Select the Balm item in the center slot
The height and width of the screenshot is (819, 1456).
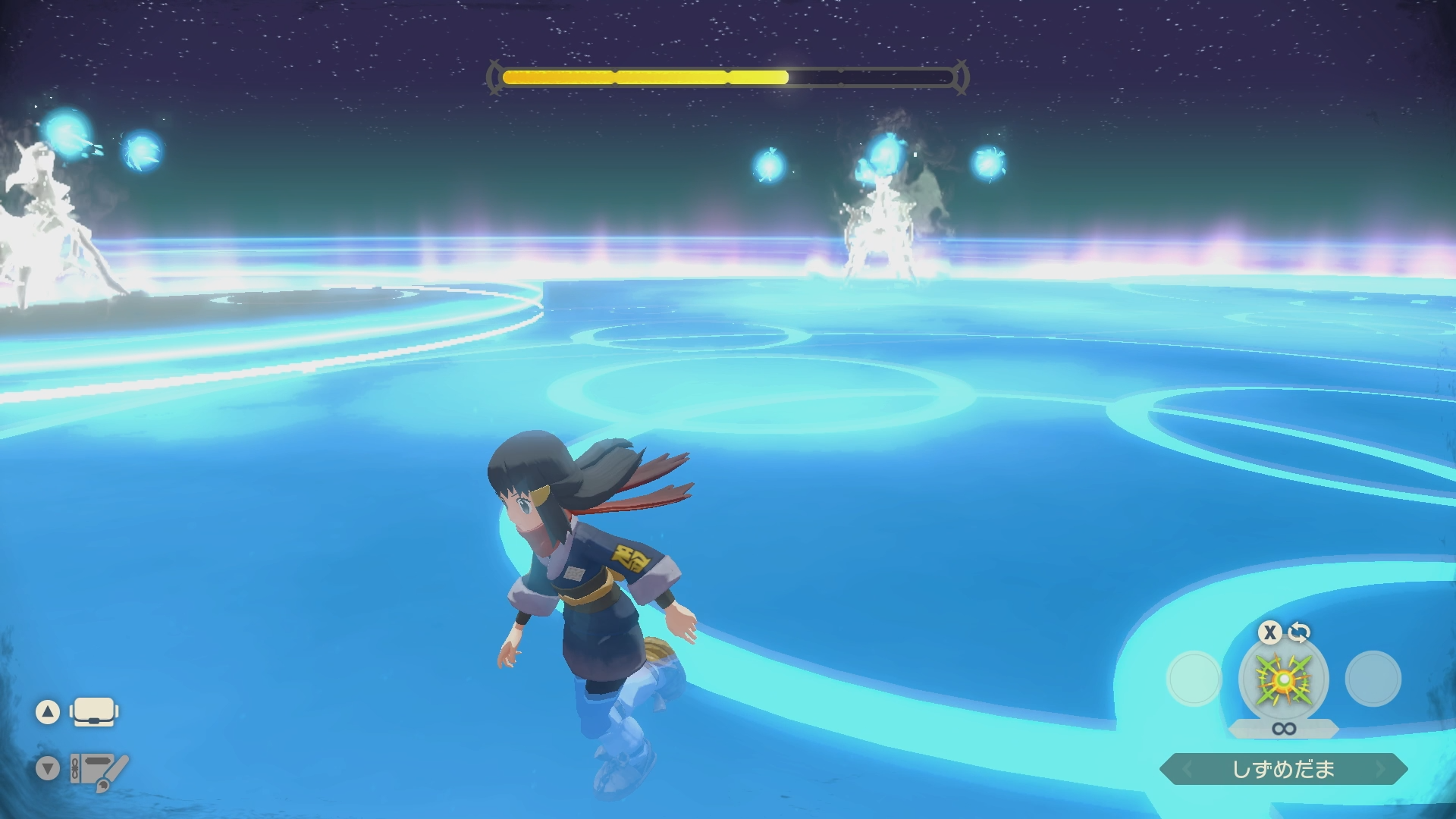click(1283, 679)
